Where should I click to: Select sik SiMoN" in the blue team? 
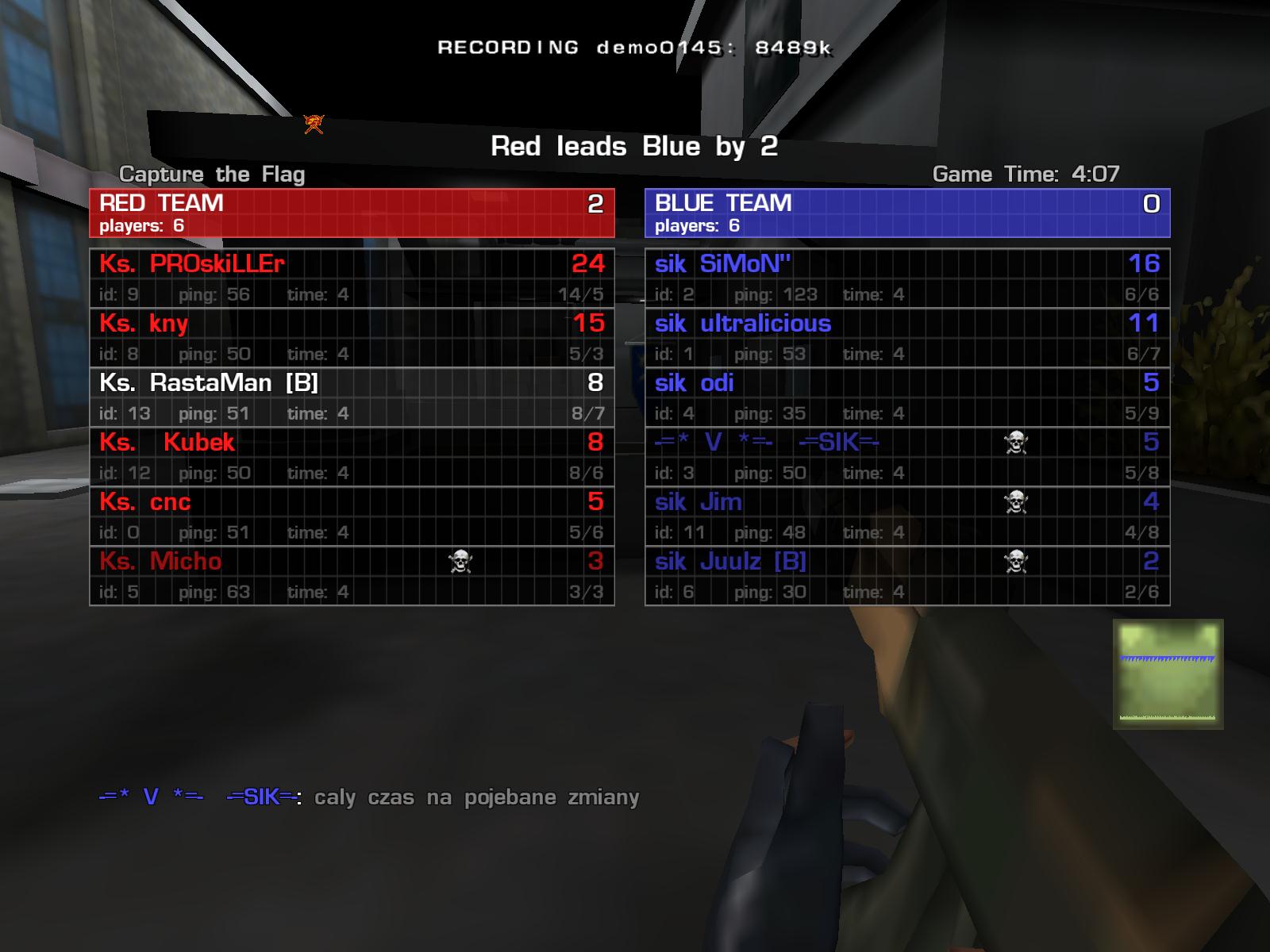pyautogui.click(x=907, y=278)
